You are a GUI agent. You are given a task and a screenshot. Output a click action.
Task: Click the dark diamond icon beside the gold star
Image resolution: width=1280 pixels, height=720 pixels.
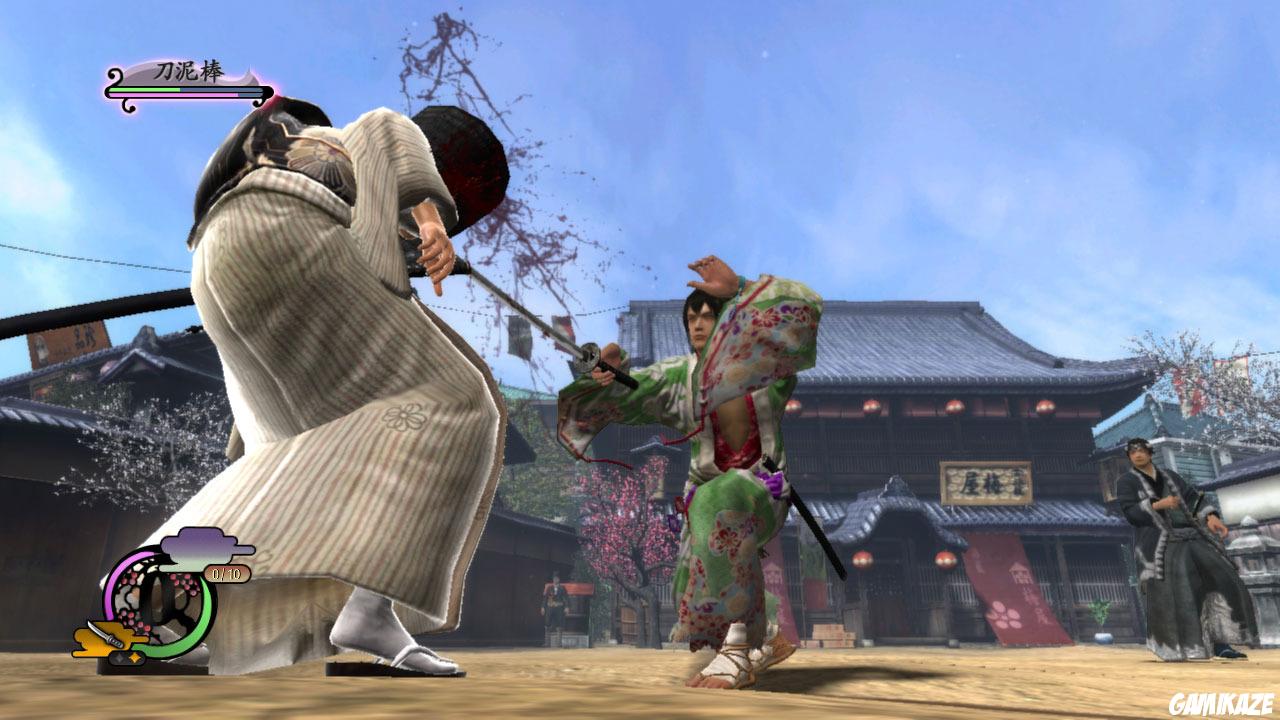click(x=118, y=657)
